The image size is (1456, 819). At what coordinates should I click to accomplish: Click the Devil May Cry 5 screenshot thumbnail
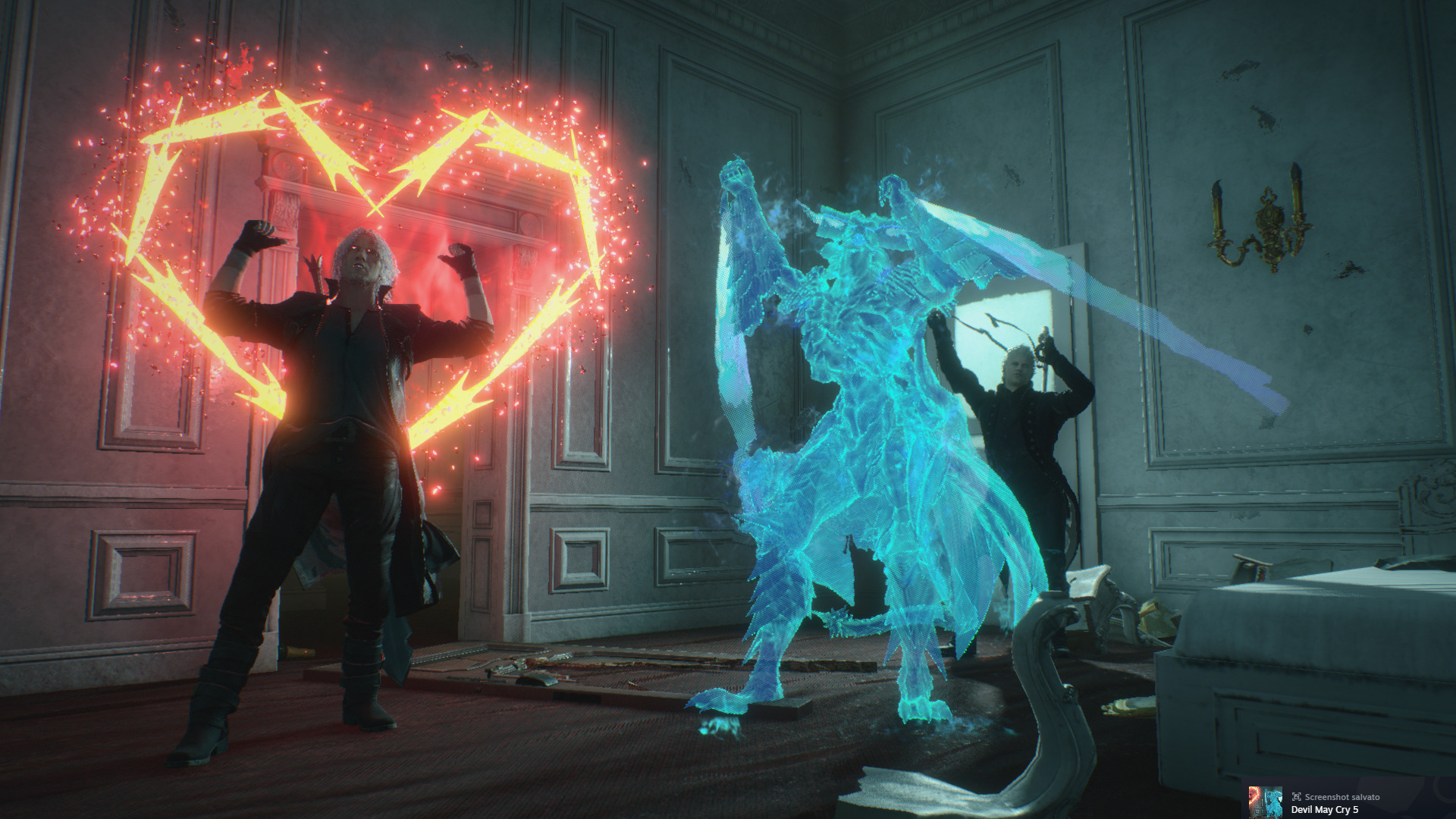point(1265,802)
